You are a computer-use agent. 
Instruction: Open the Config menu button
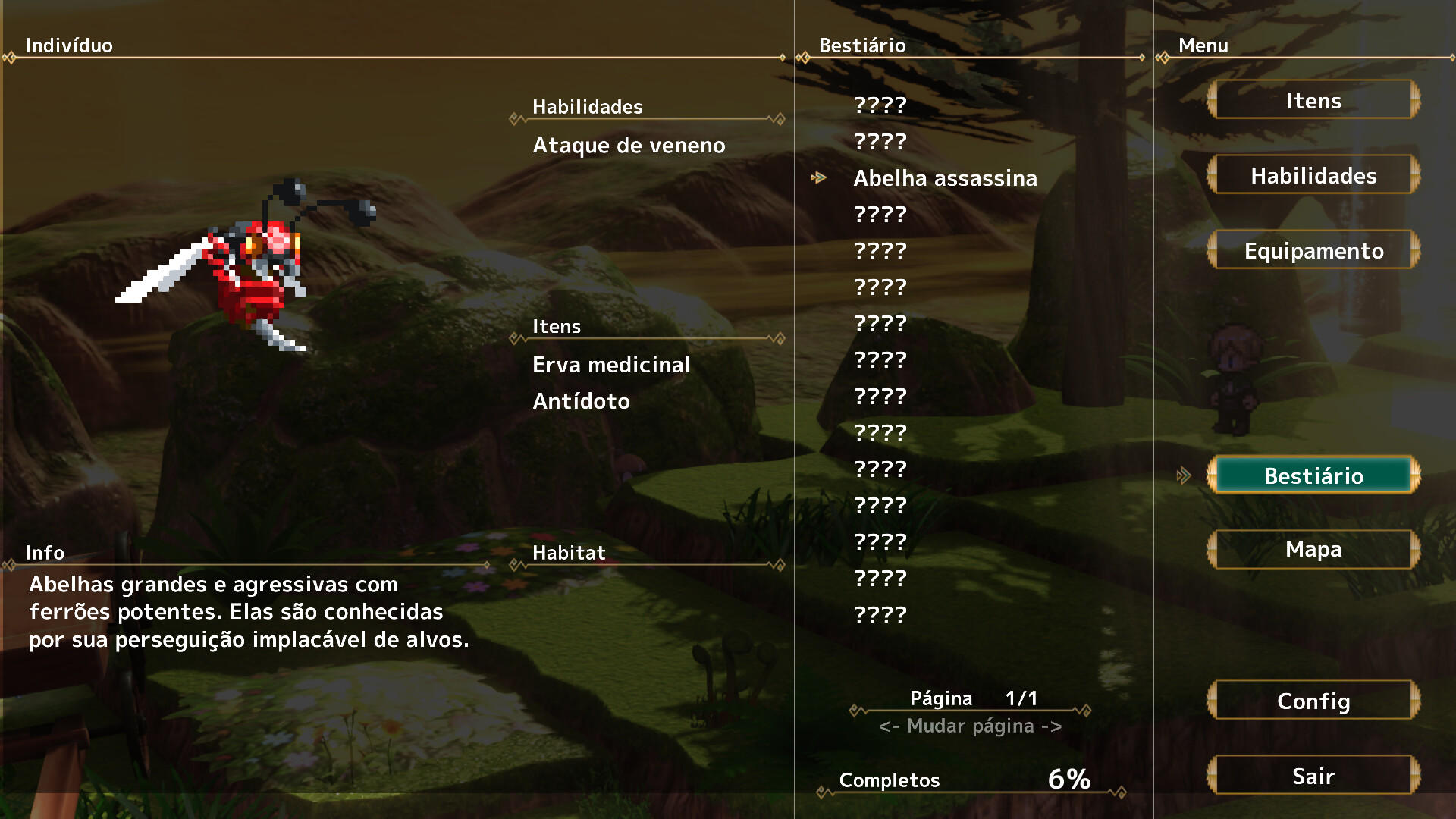pos(1313,701)
